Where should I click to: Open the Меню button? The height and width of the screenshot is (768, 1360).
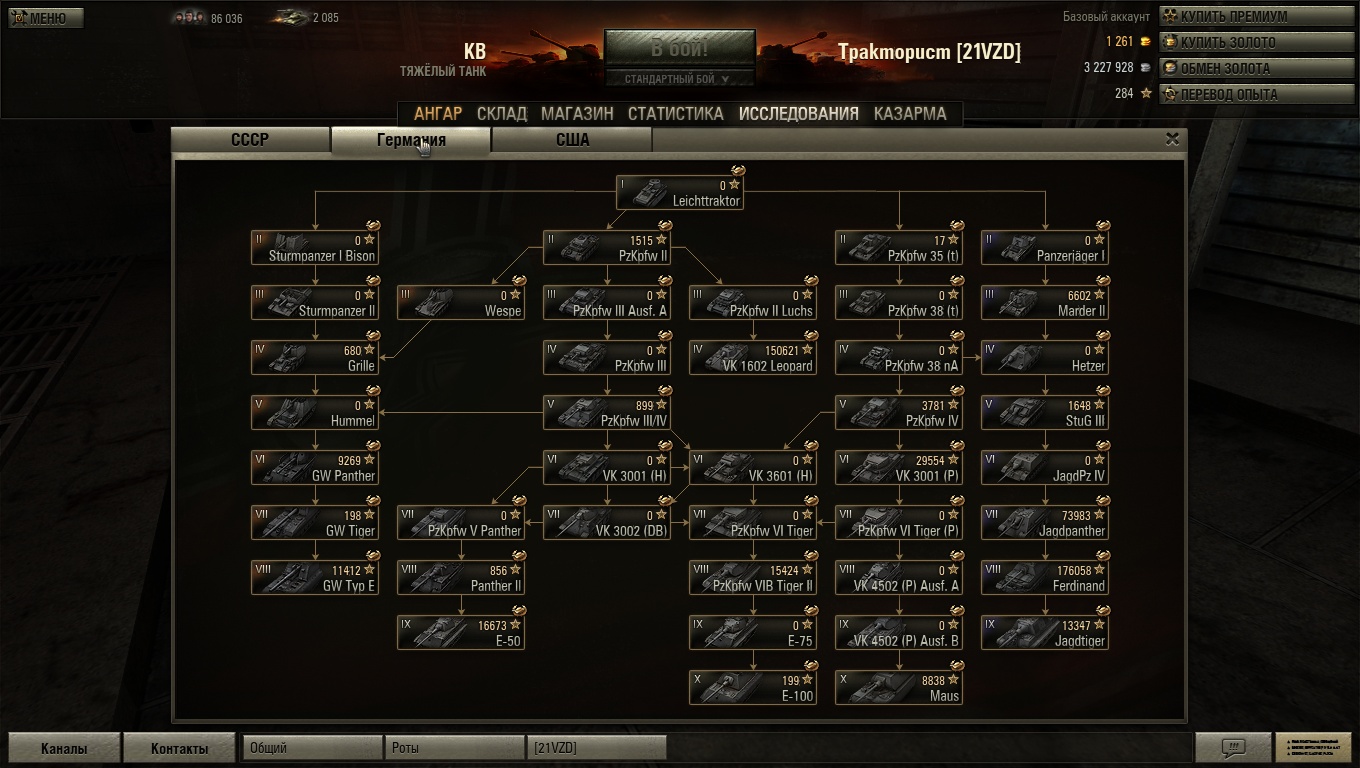[46, 18]
